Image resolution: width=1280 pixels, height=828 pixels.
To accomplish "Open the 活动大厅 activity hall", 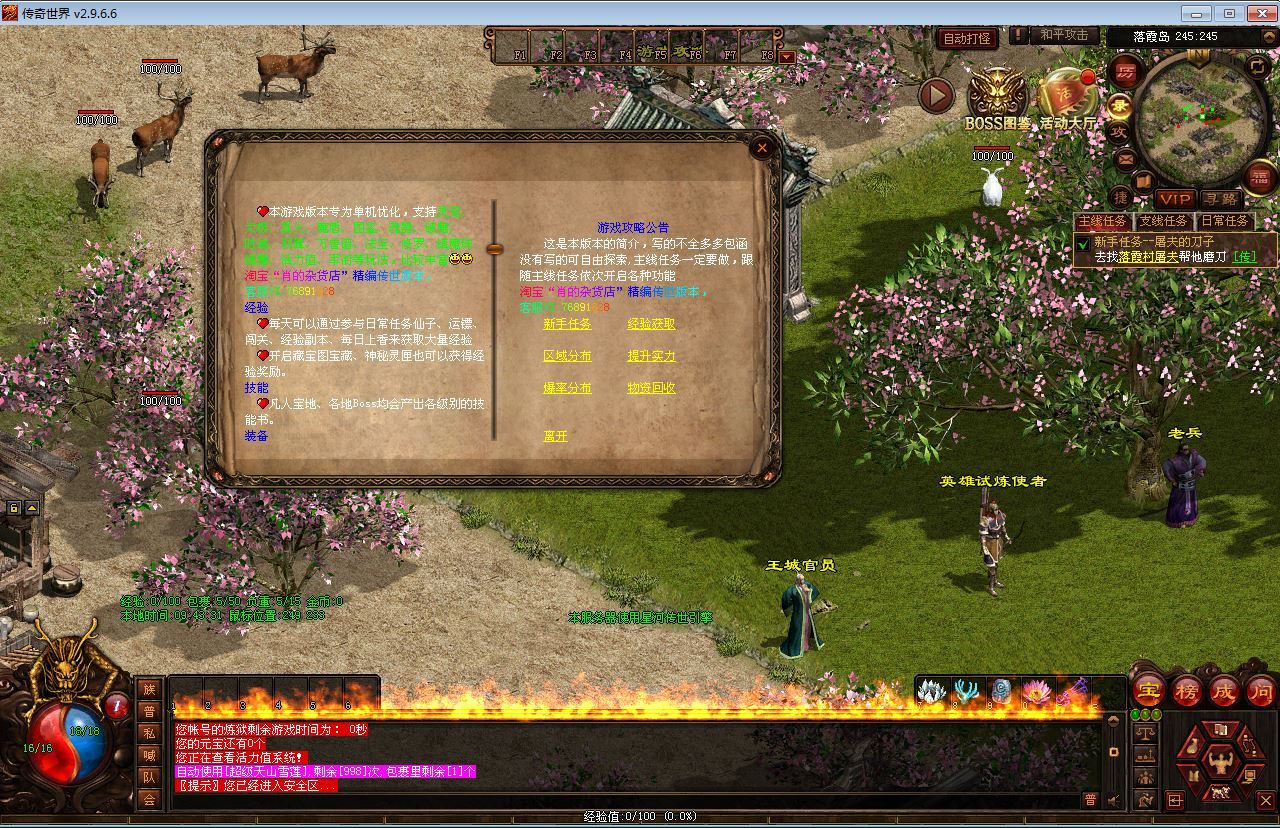I will tap(1067, 96).
